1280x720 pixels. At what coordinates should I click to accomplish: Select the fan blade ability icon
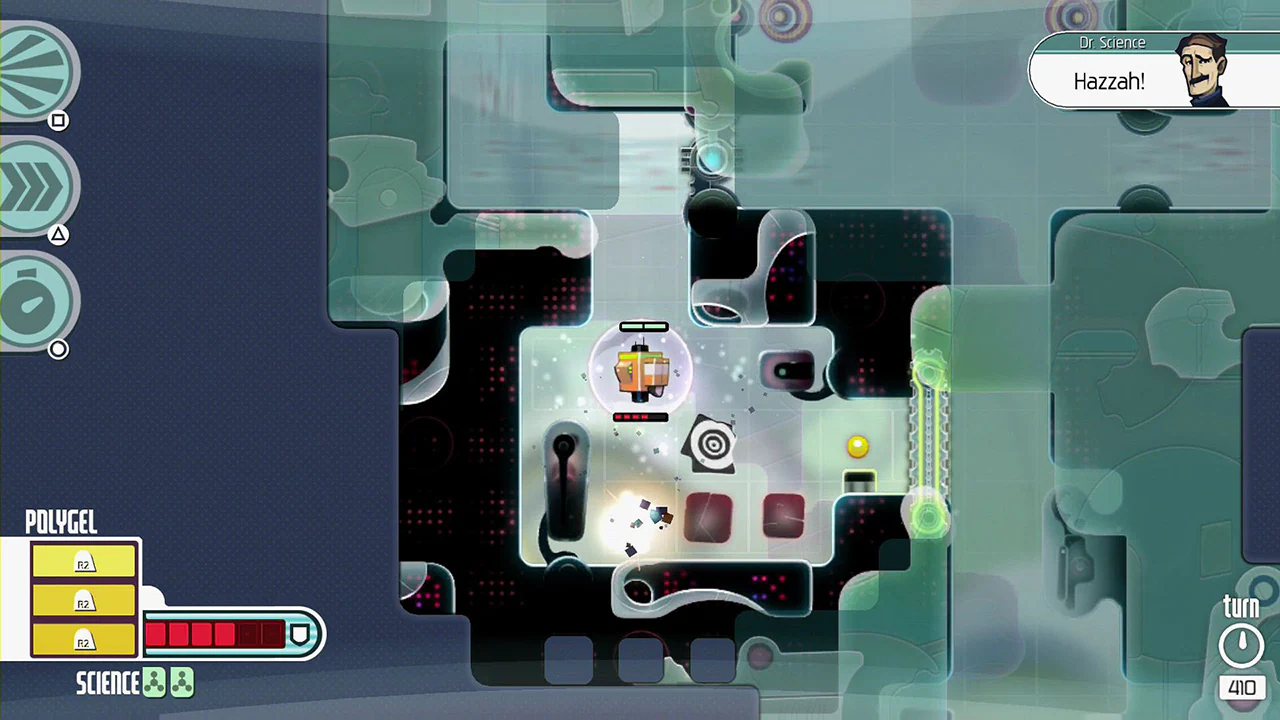tap(35, 68)
